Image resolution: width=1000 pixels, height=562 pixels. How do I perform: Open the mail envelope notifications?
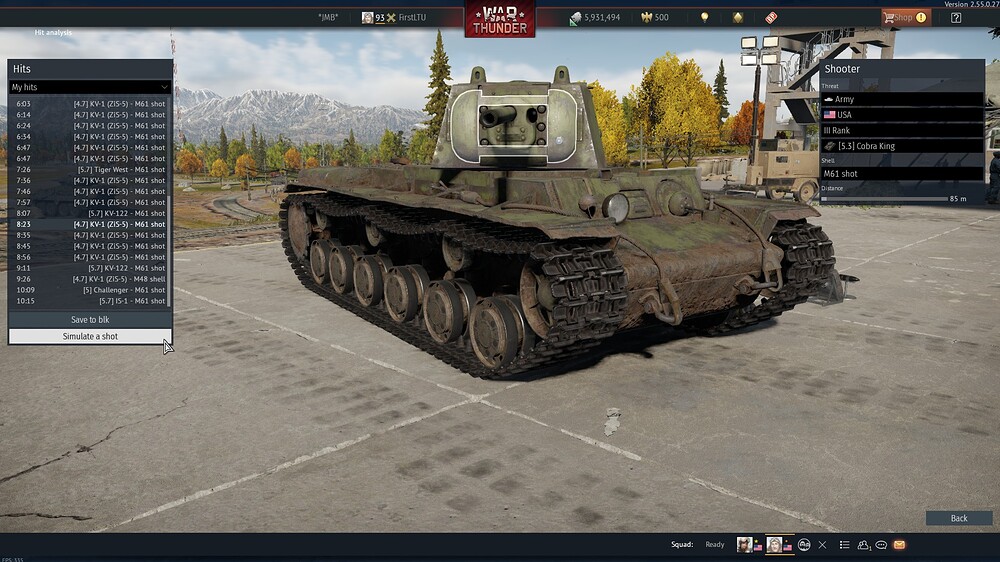[x=899, y=545]
